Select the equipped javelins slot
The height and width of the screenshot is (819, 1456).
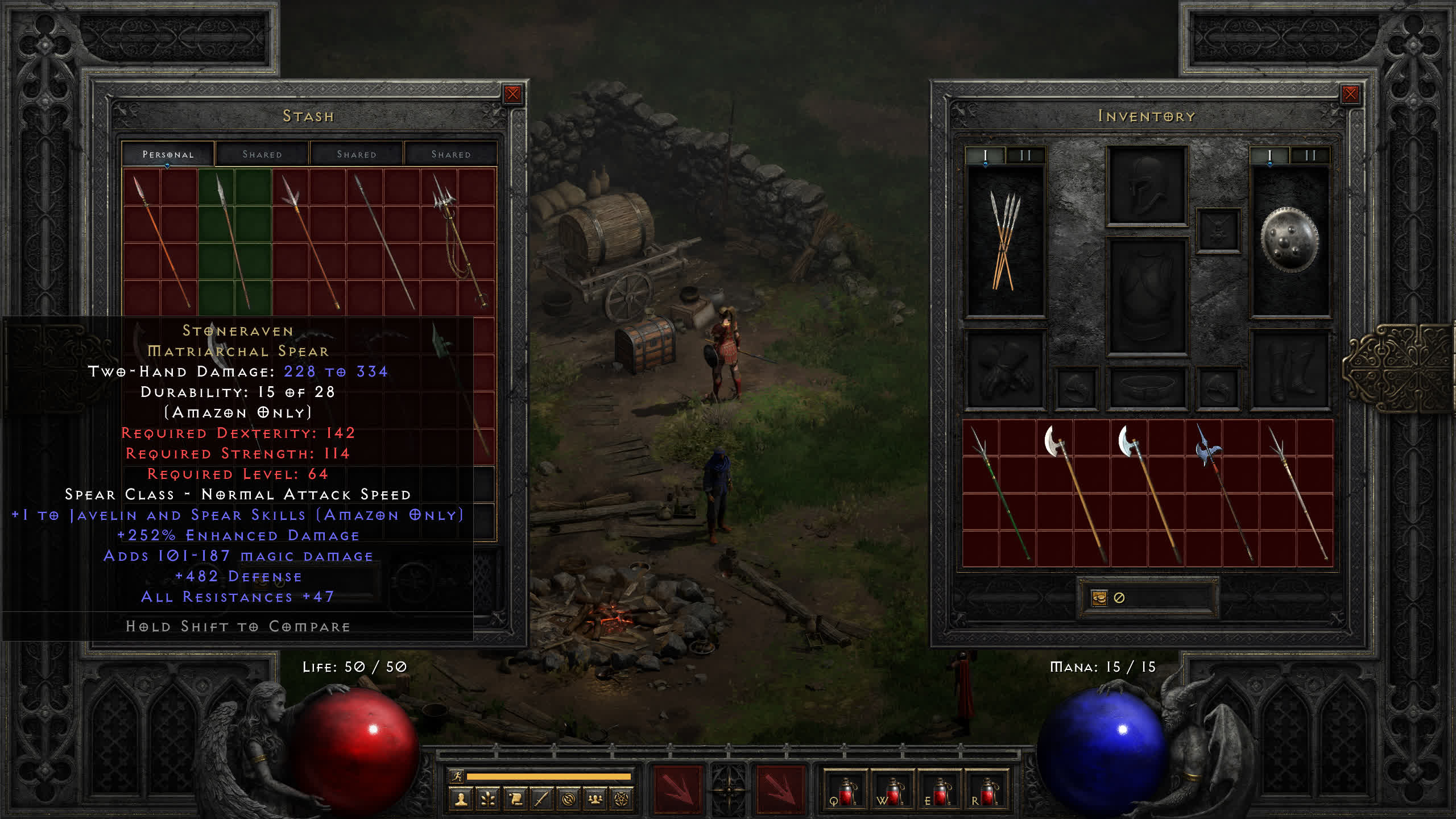1006,242
